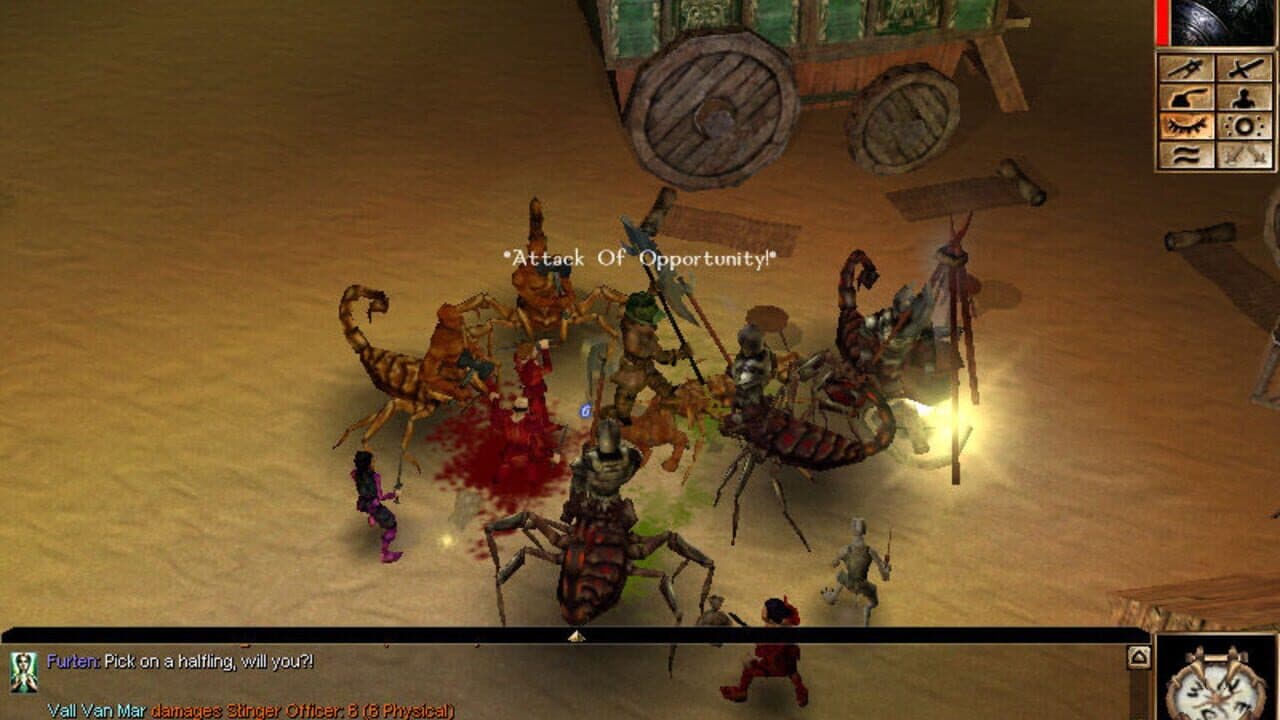
Task: Click the ringed circle spell icon
Action: 1245,125
